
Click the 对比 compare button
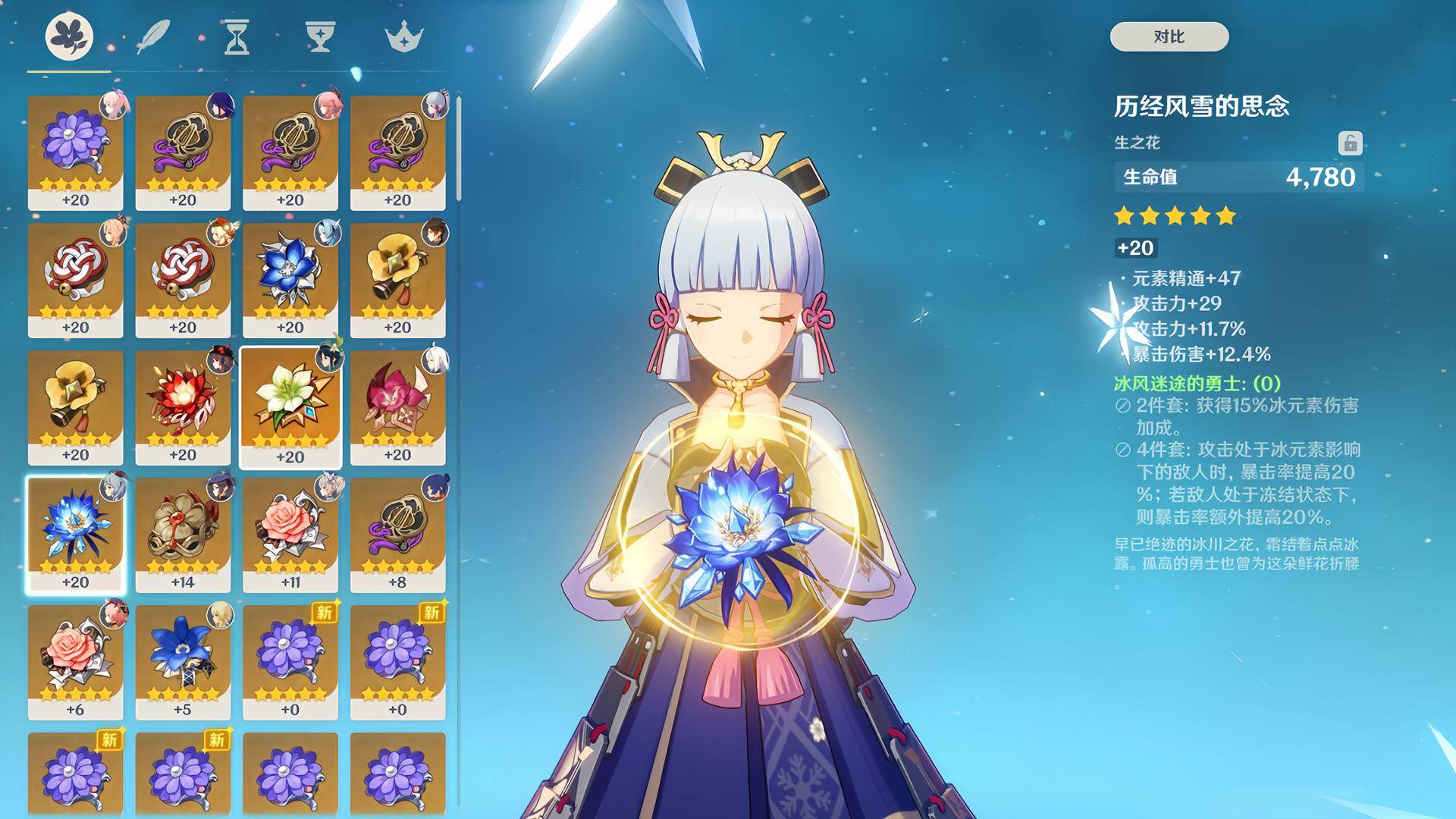tap(1169, 36)
